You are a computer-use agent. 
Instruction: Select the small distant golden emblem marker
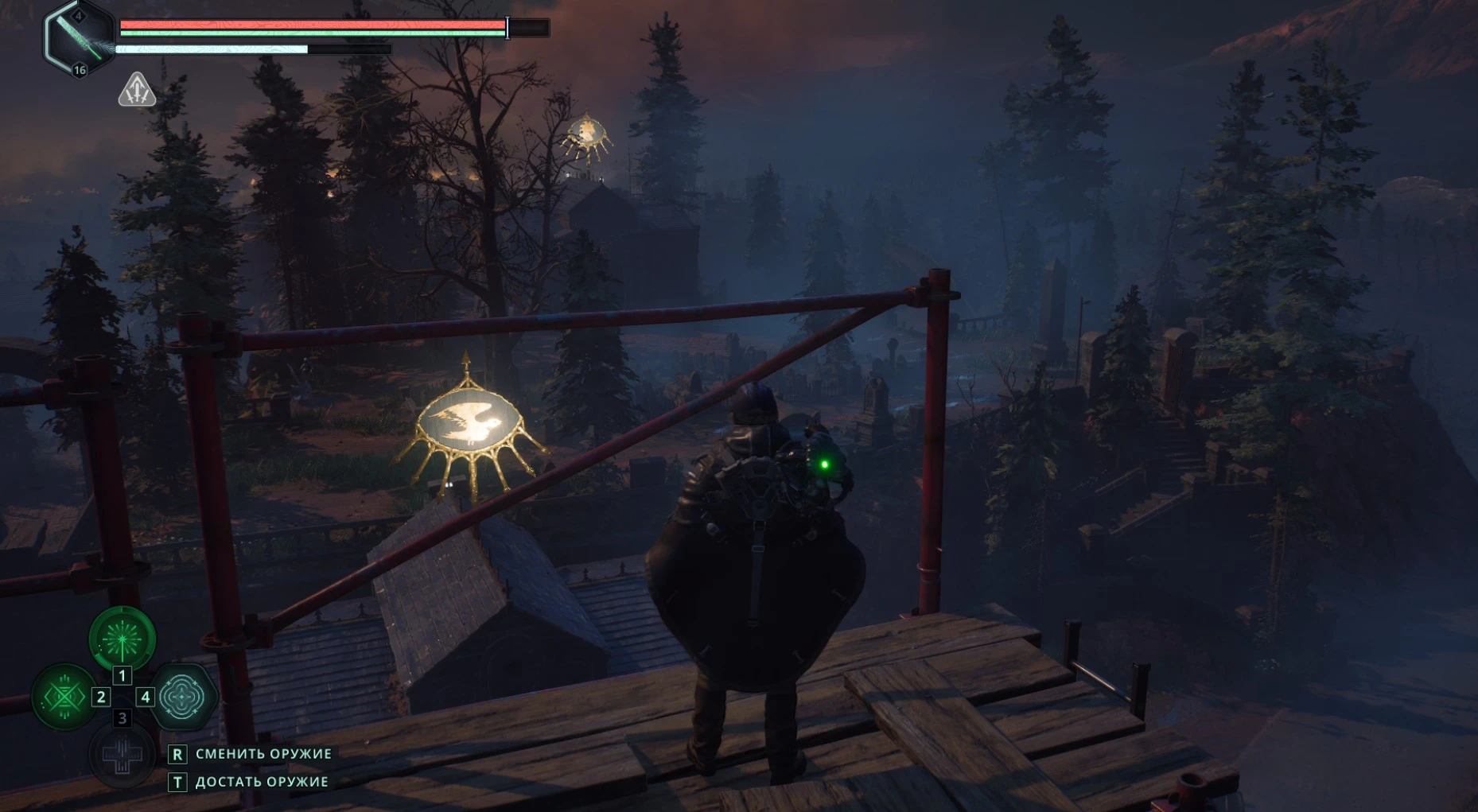pyautogui.click(x=587, y=134)
